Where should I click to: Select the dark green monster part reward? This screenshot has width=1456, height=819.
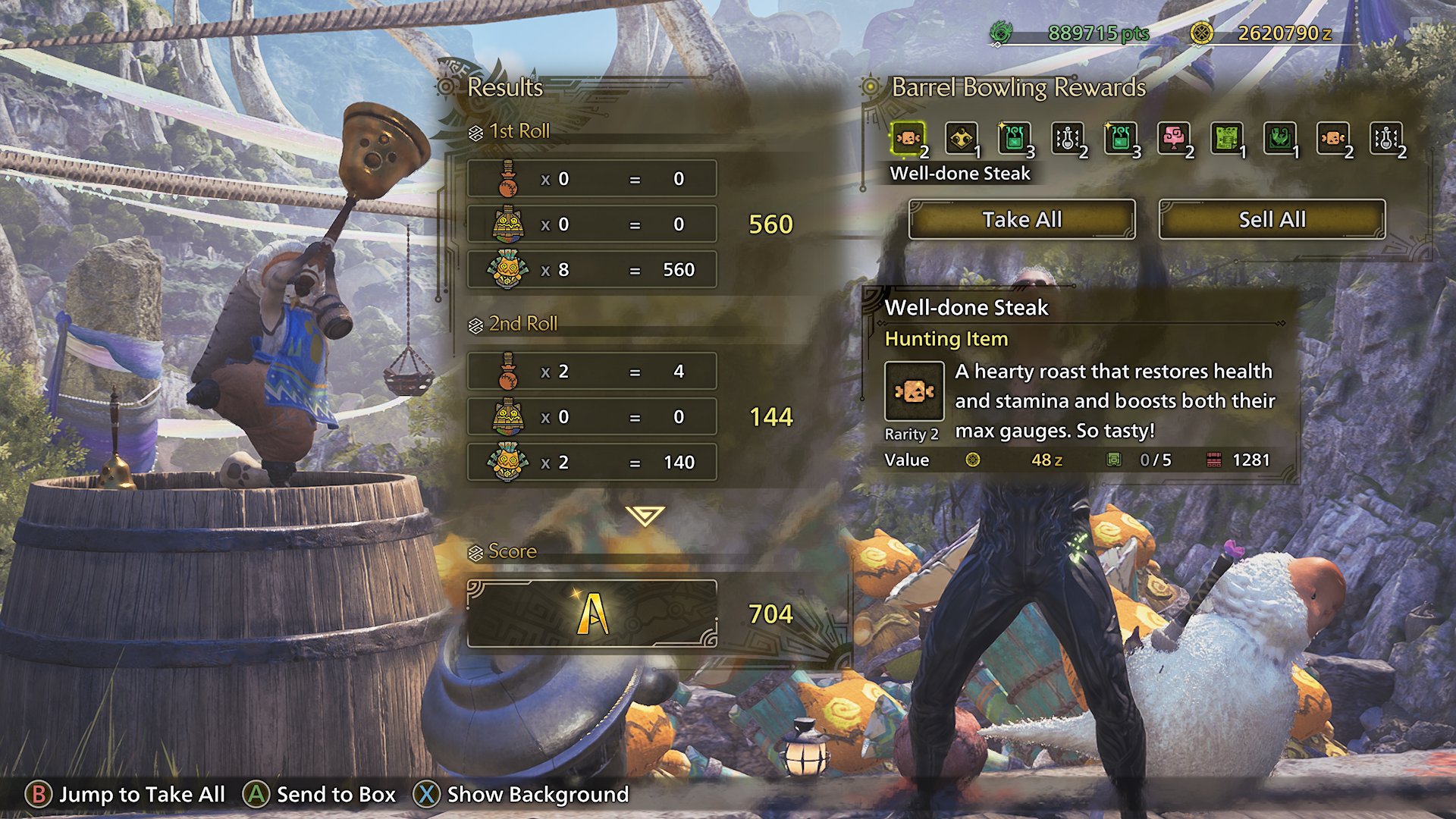1279,139
